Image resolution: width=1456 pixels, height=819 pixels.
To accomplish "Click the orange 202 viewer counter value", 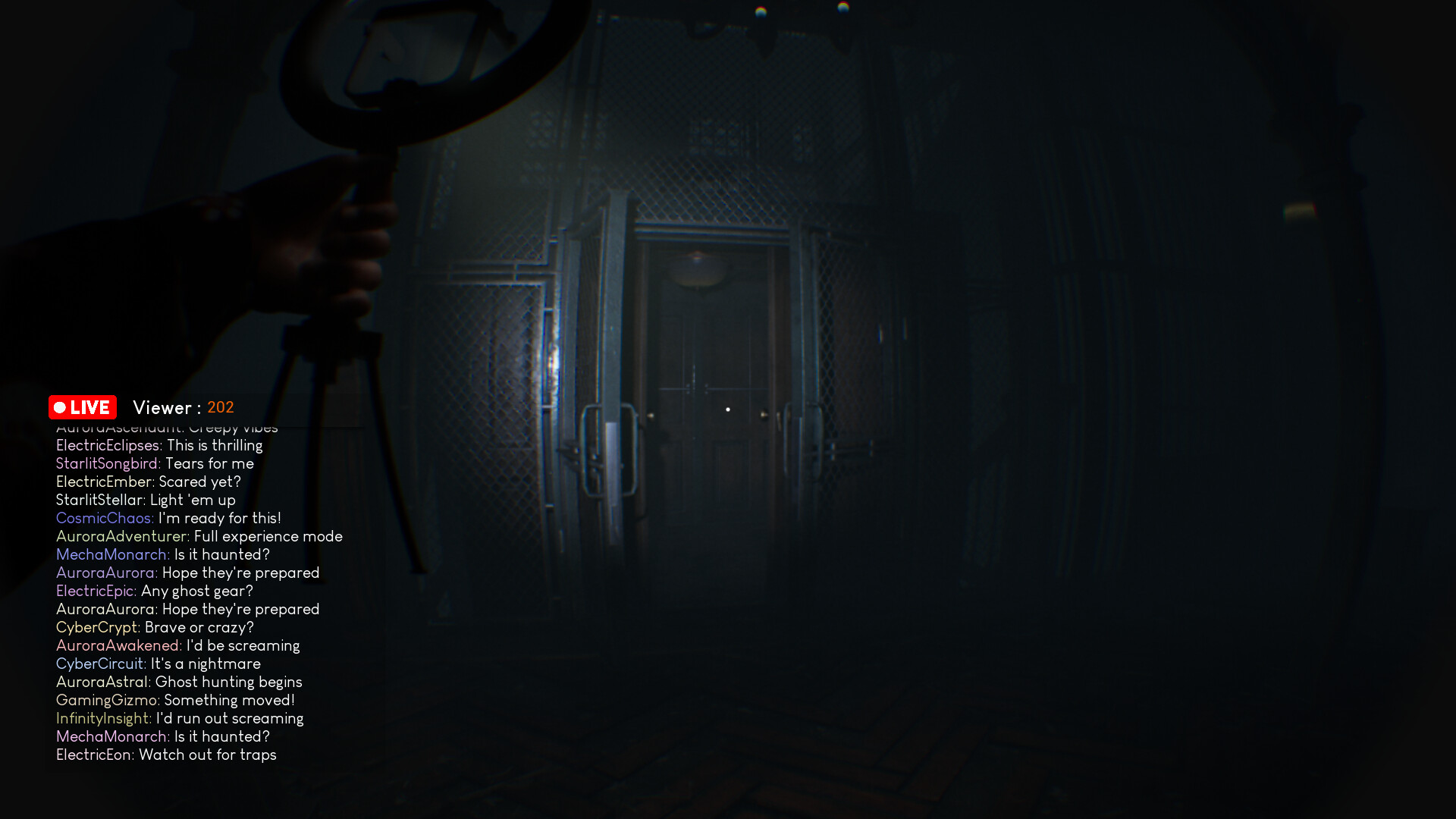I will click(221, 407).
